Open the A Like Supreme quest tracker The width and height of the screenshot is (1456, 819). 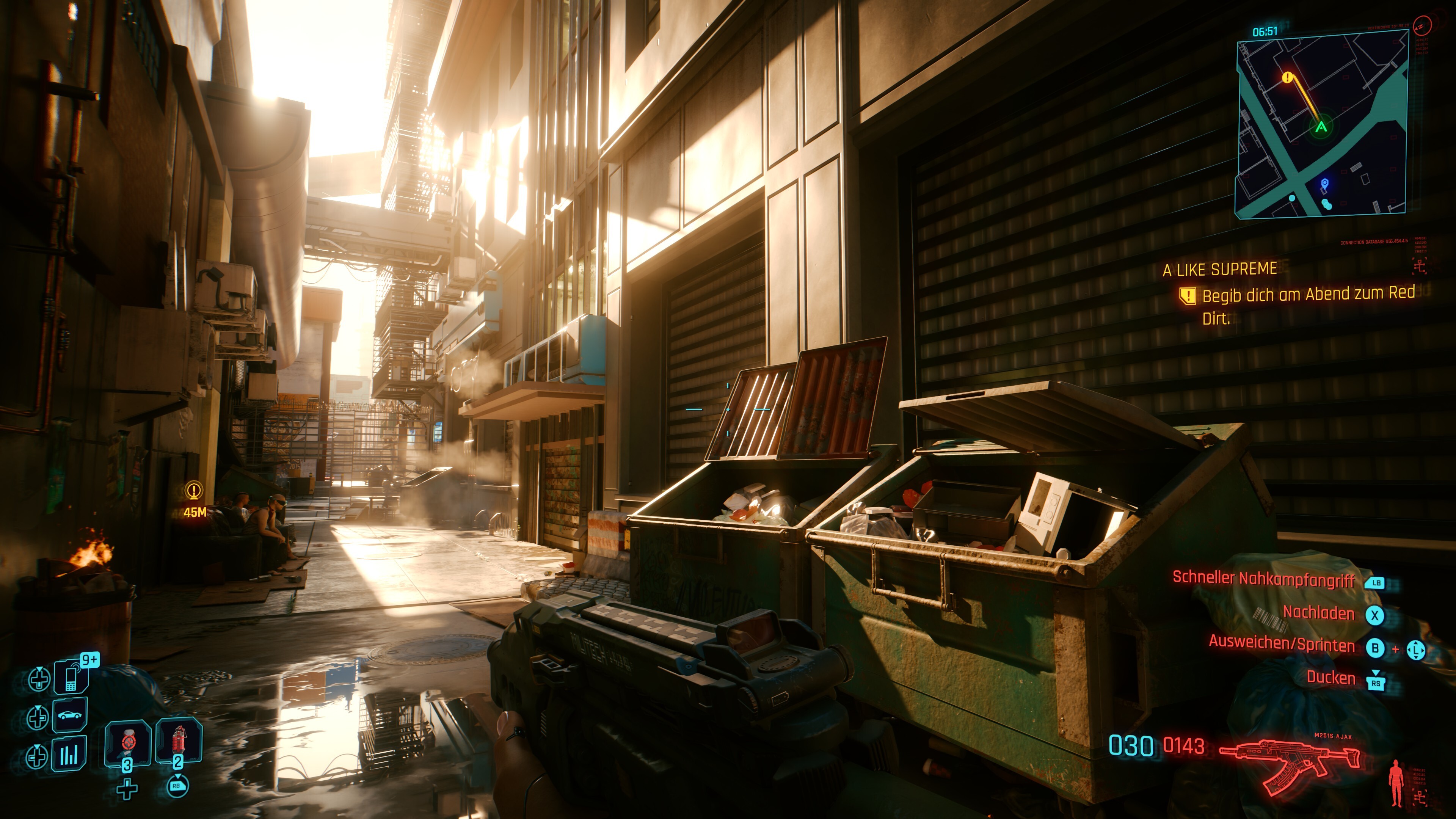1220,270
